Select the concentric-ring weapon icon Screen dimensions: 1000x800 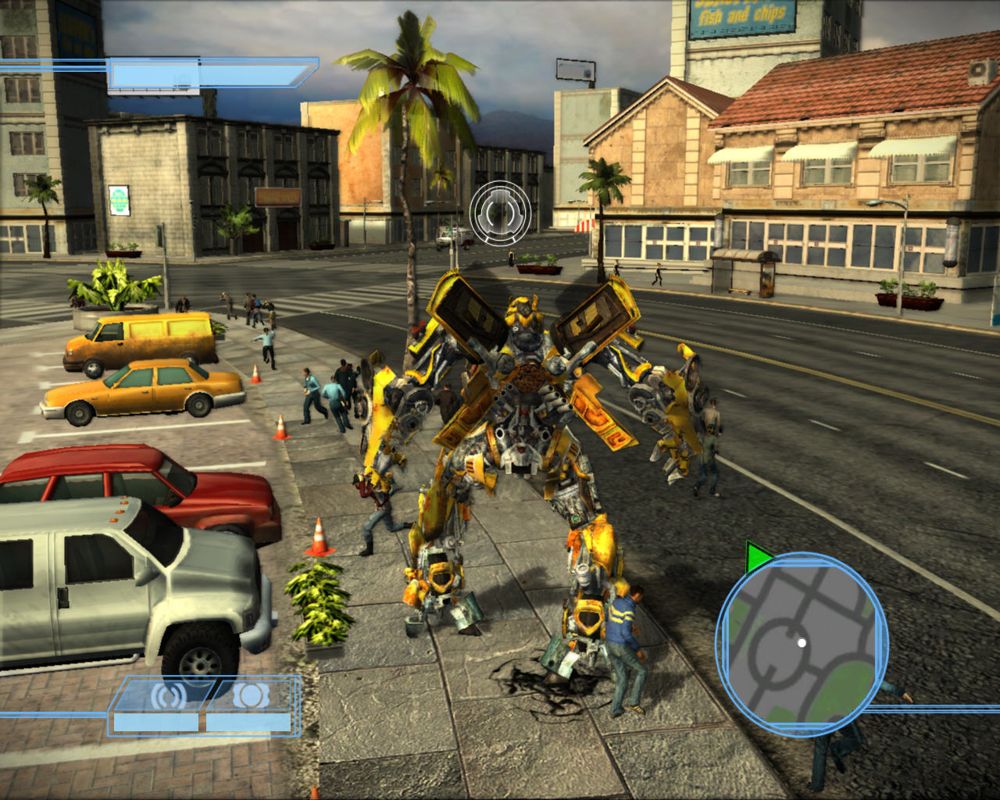pyautogui.click(x=166, y=695)
